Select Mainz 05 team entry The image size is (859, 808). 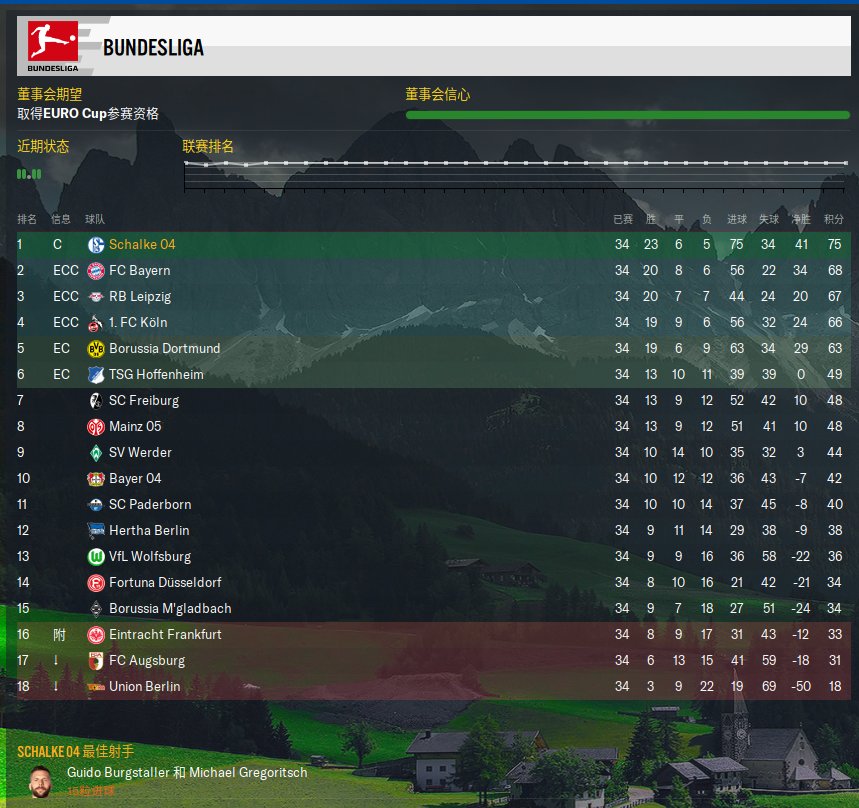tap(135, 427)
